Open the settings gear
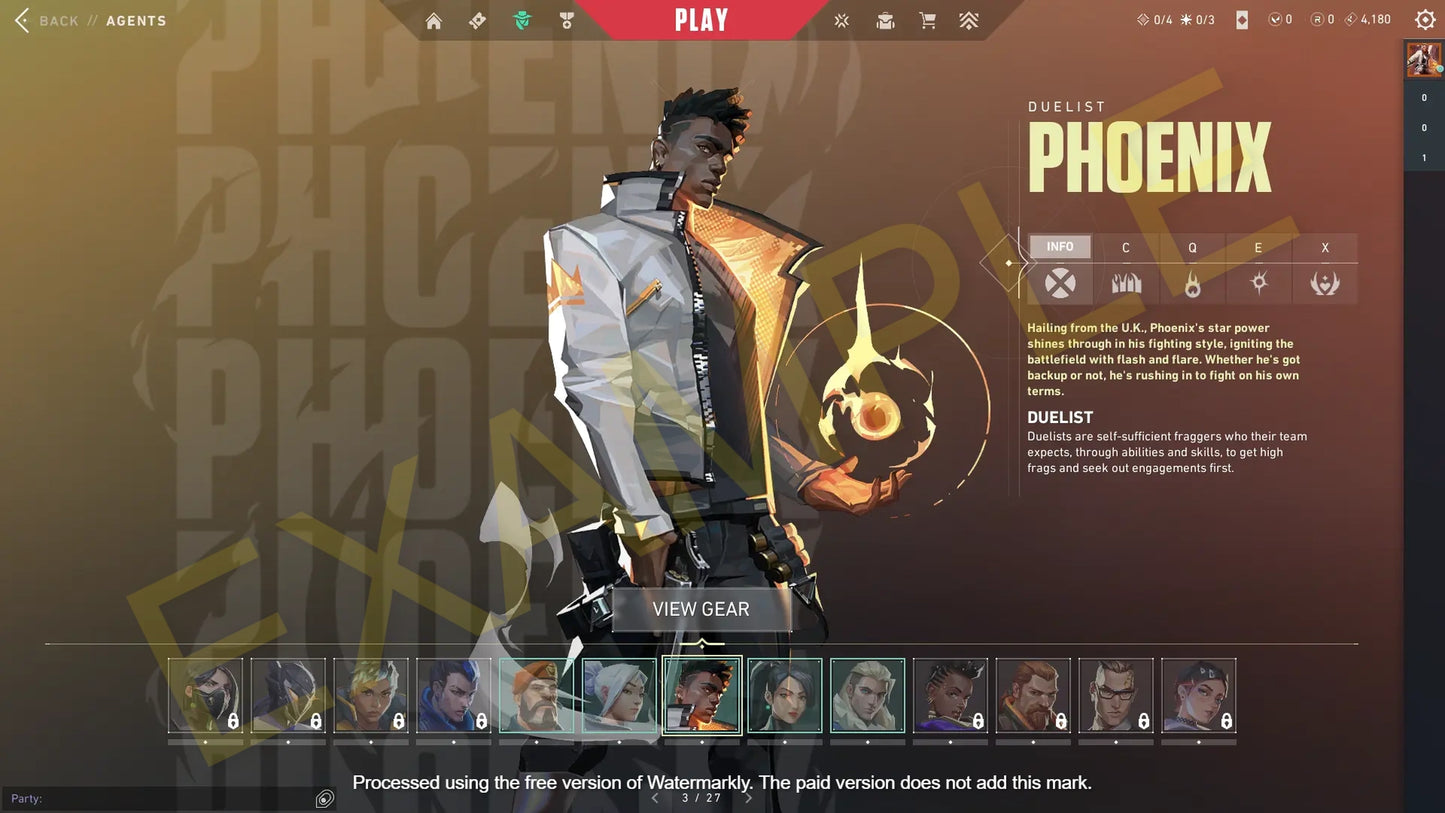 click(x=1424, y=19)
